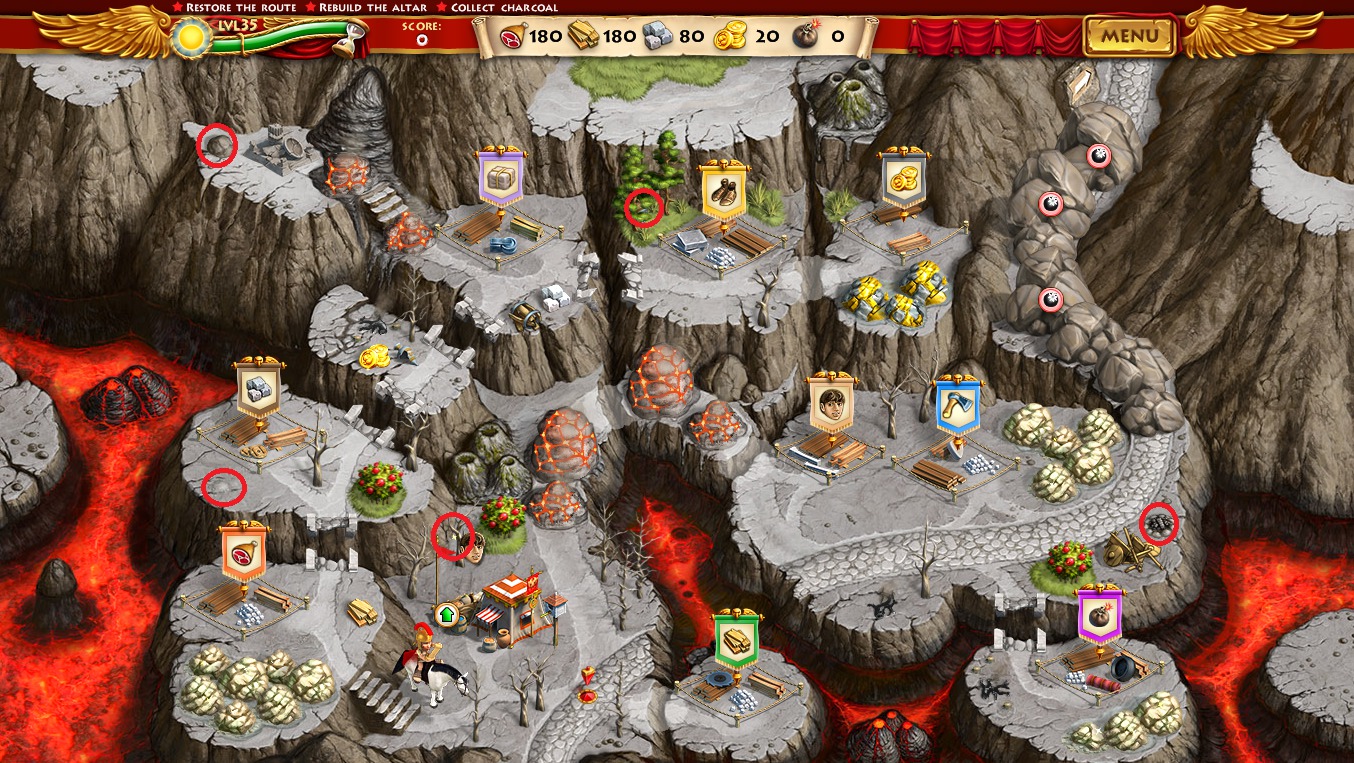1354x763 pixels.
Task: Select the orange meat building banner
Action: pyautogui.click(x=243, y=553)
